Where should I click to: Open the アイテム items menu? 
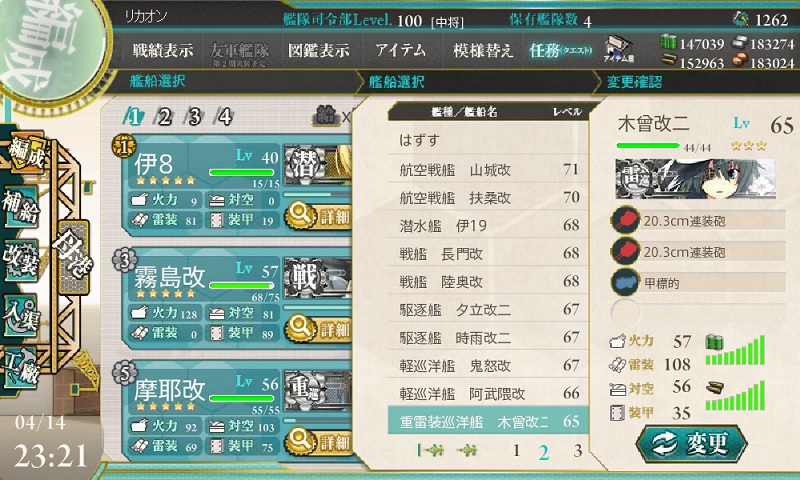click(401, 50)
